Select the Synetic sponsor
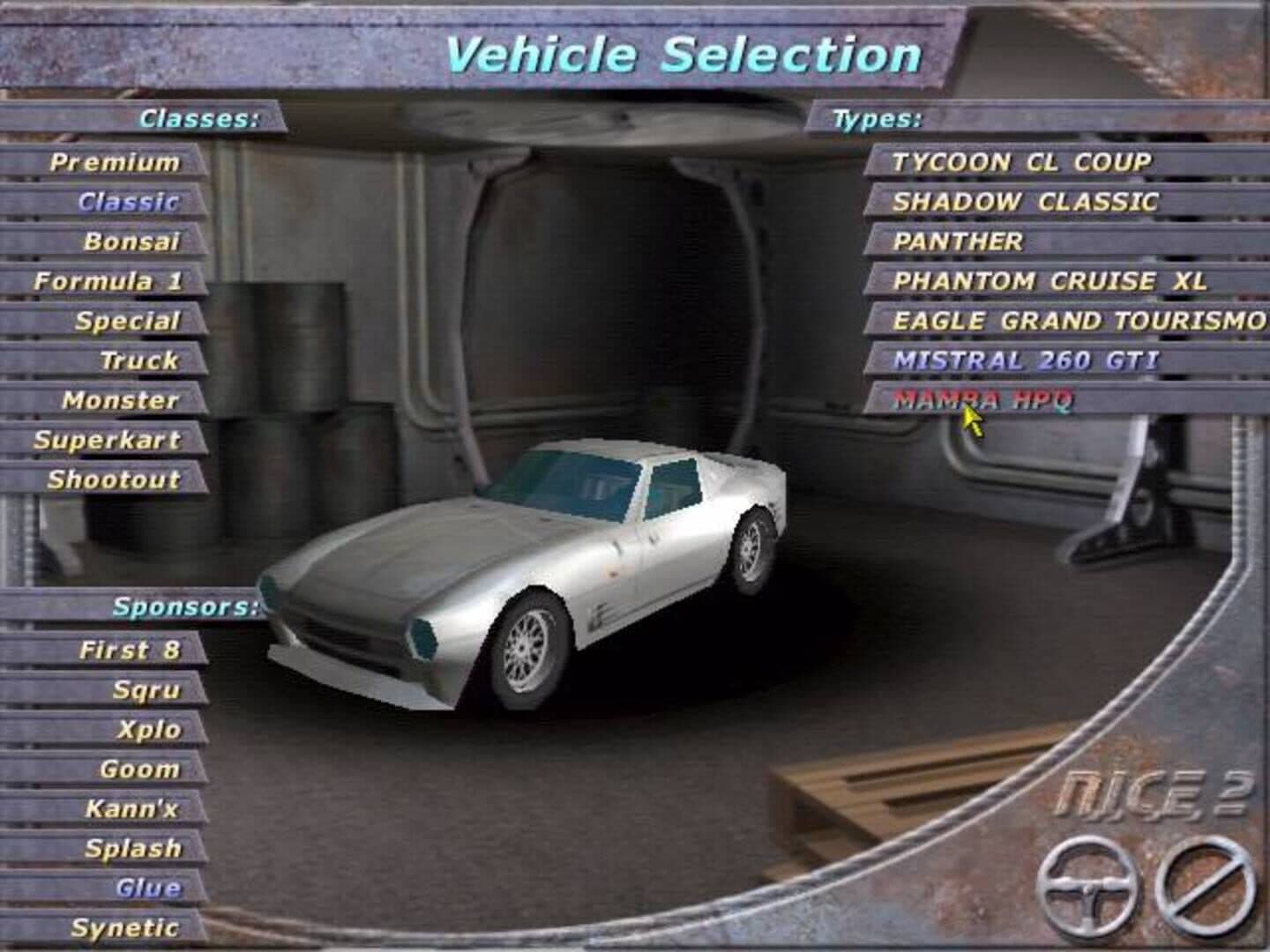Screen dimensions: 1270x952 [x=125, y=928]
